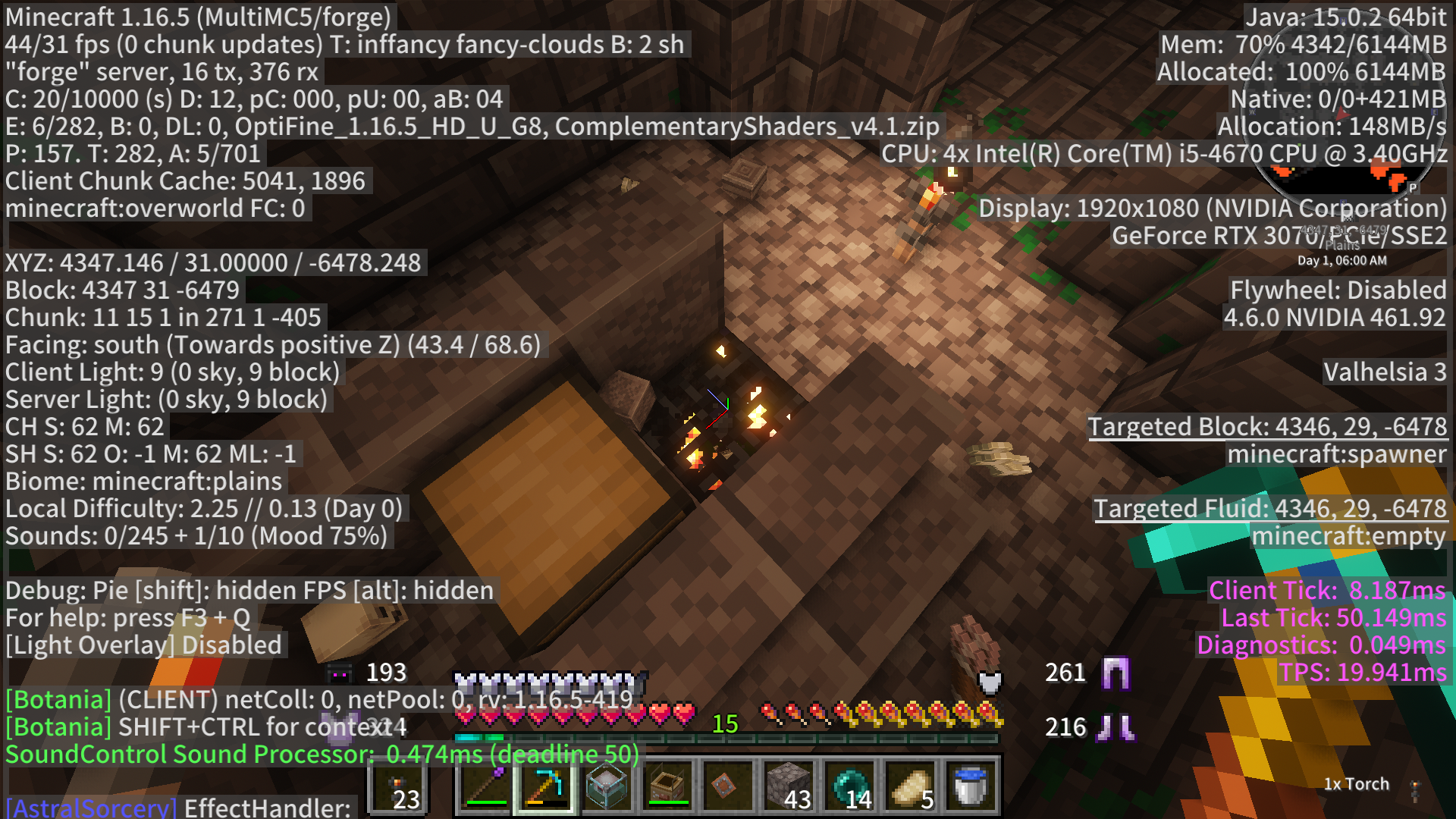Image resolution: width=1456 pixels, height=819 pixels.
Task: Click the boots durability icon
Action: coord(1116,727)
